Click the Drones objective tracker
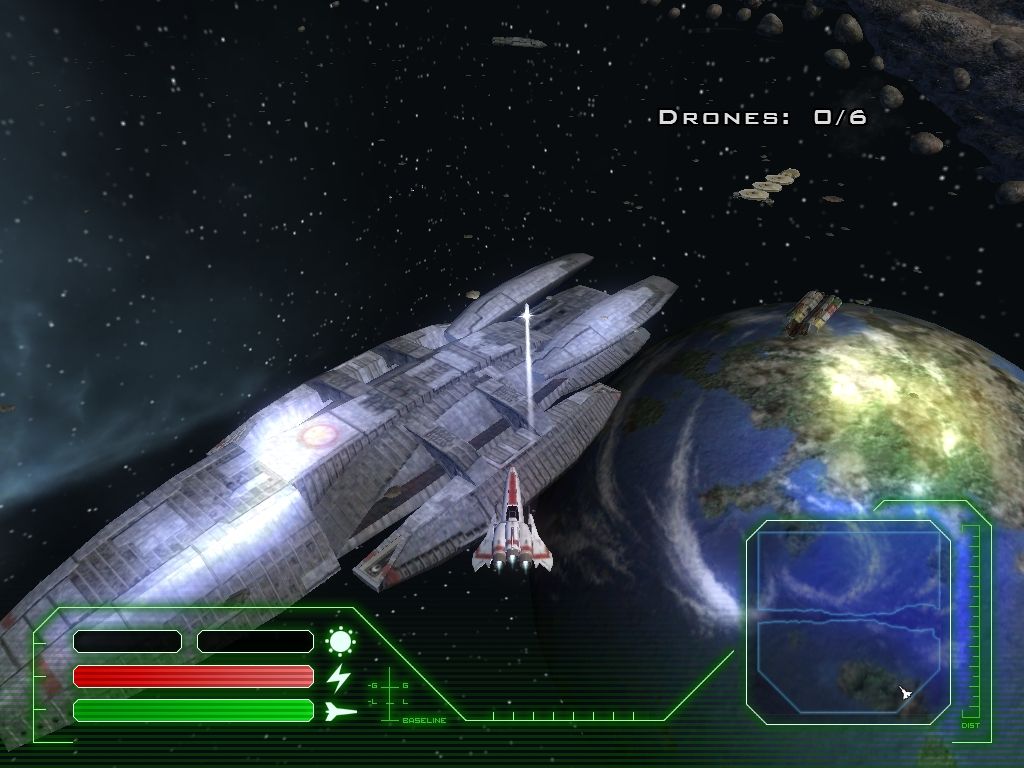Viewport: 1024px width, 768px height. click(x=762, y=118)
